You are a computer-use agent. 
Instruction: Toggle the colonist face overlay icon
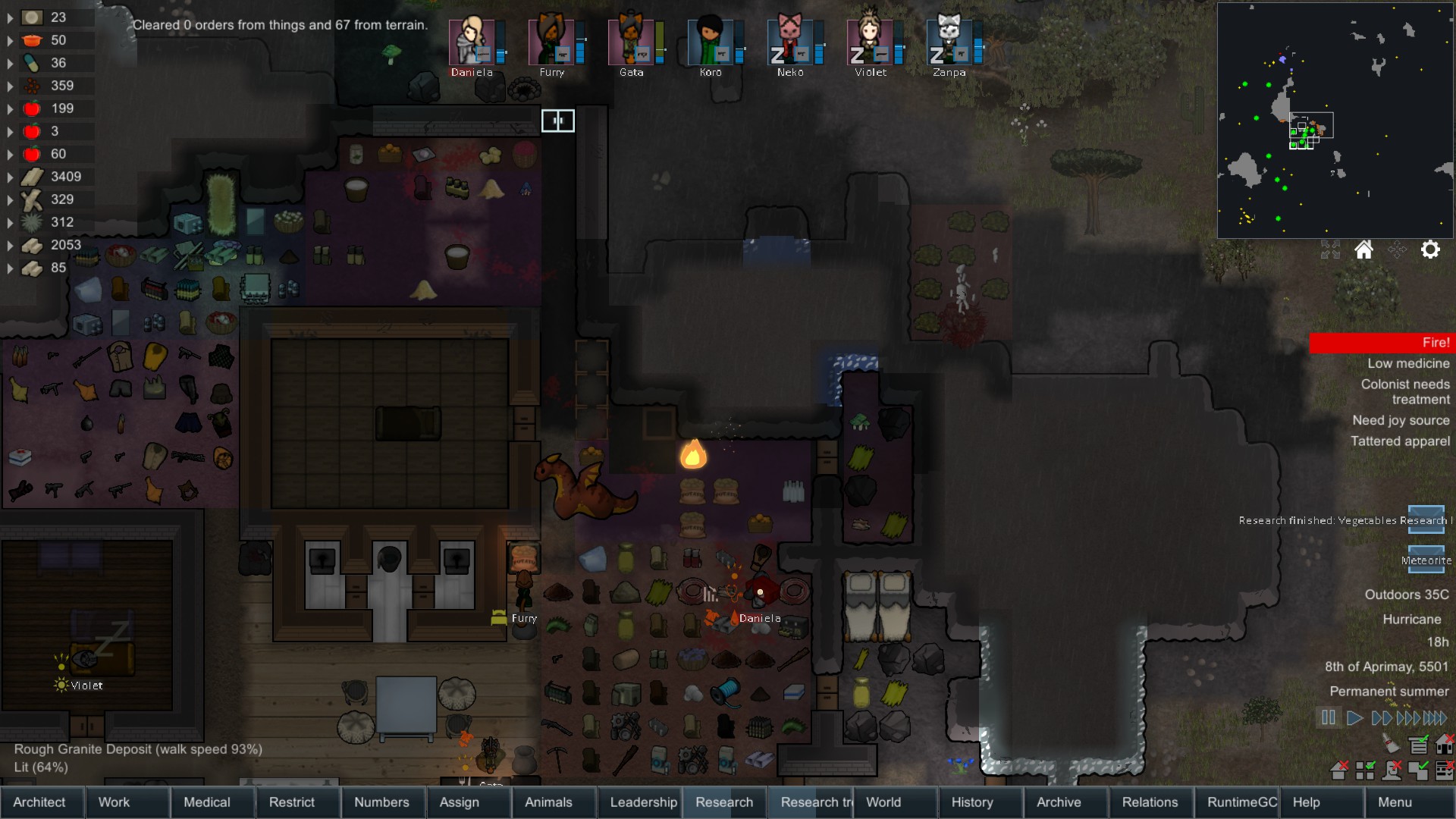1392,771
